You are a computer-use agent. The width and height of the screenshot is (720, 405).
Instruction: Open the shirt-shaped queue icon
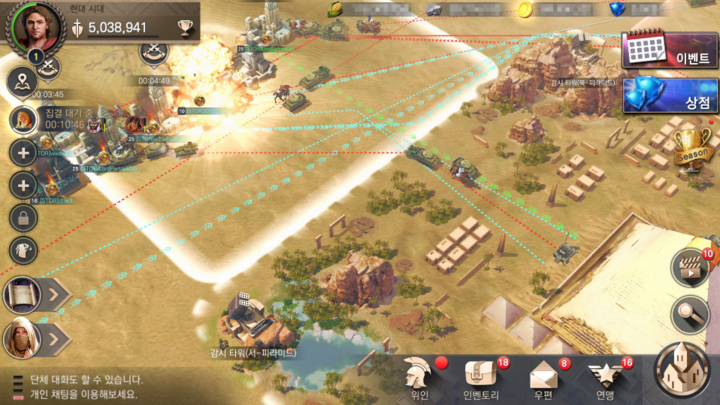[23, 250]
